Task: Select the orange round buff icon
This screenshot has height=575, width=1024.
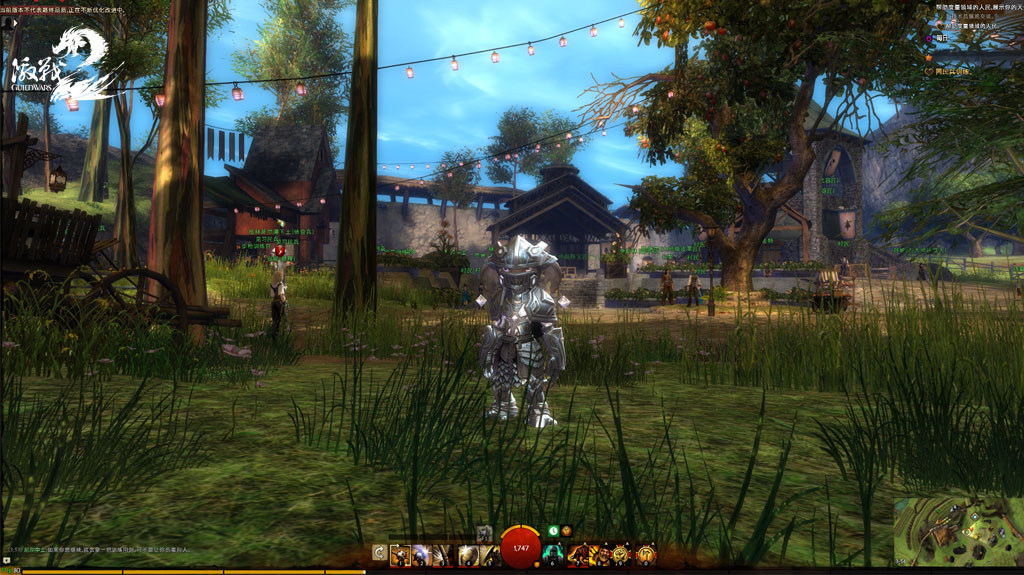Action: coord(566,530)
